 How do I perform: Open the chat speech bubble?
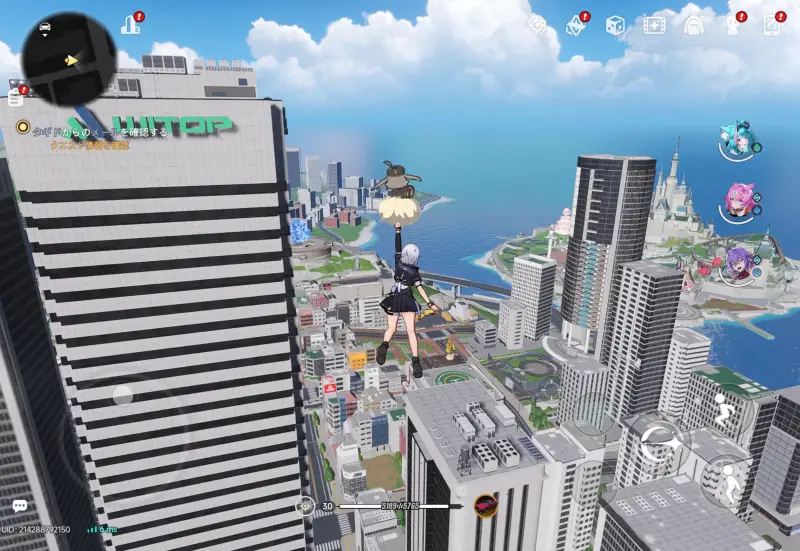19,507
